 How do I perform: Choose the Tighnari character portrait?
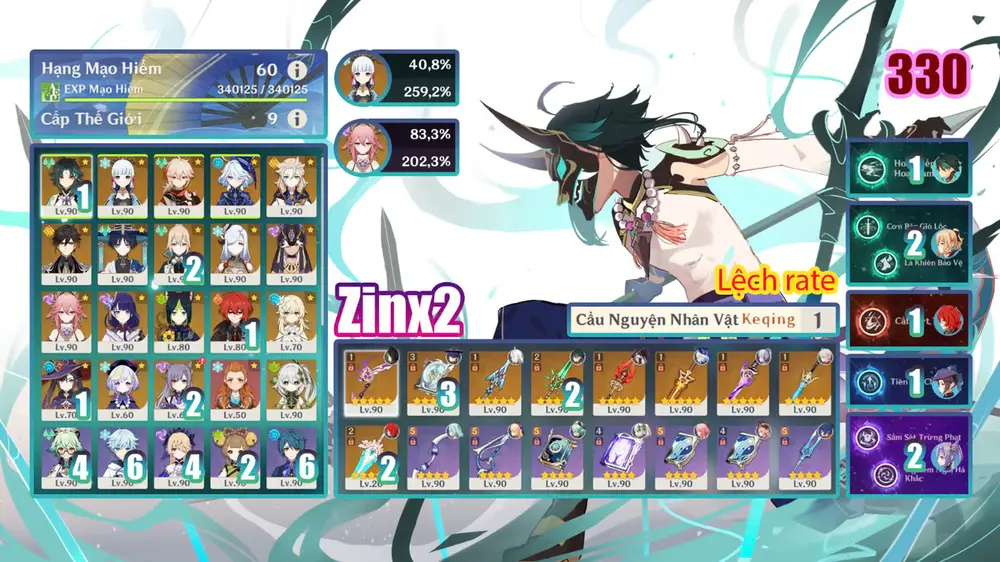tap(179, 320)
